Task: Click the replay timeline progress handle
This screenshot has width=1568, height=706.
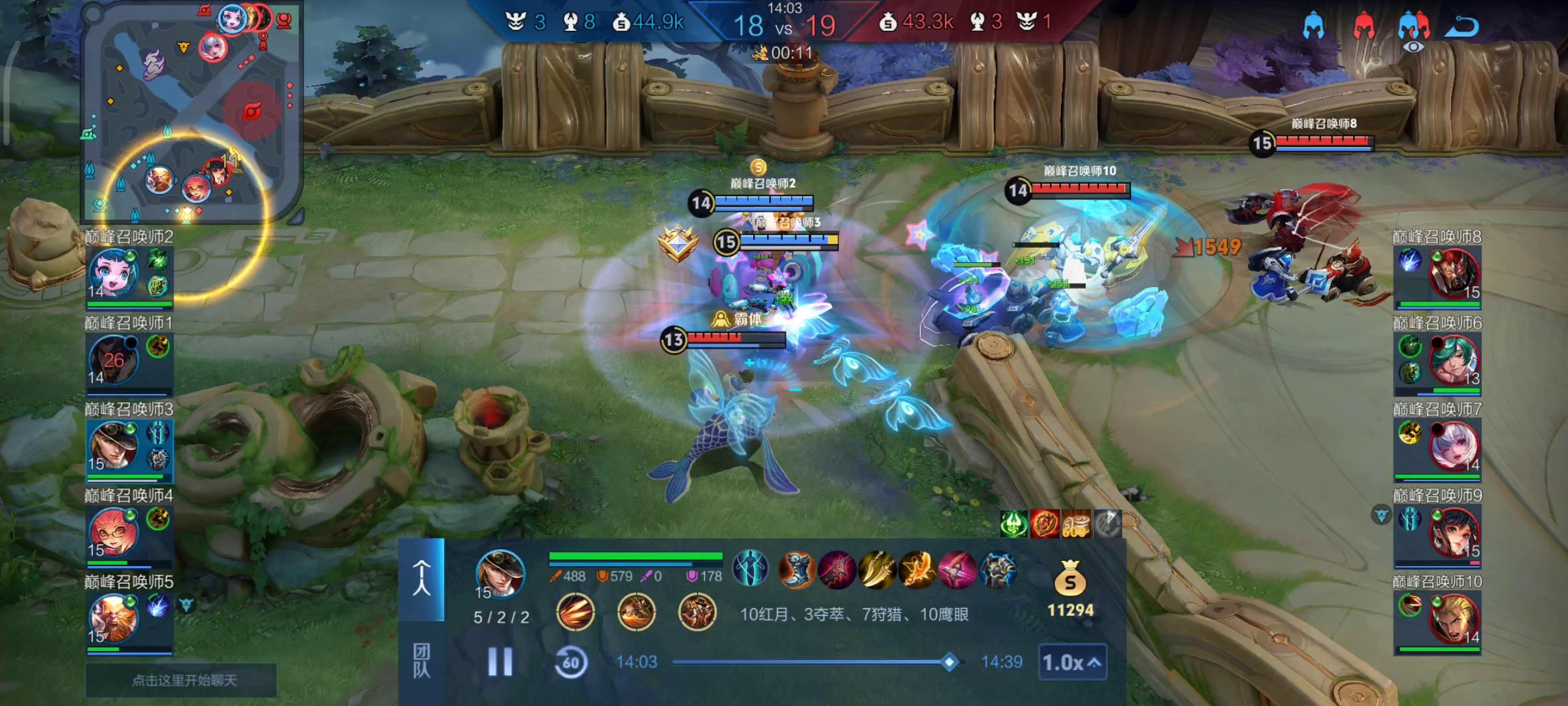Action: [949, 662]
